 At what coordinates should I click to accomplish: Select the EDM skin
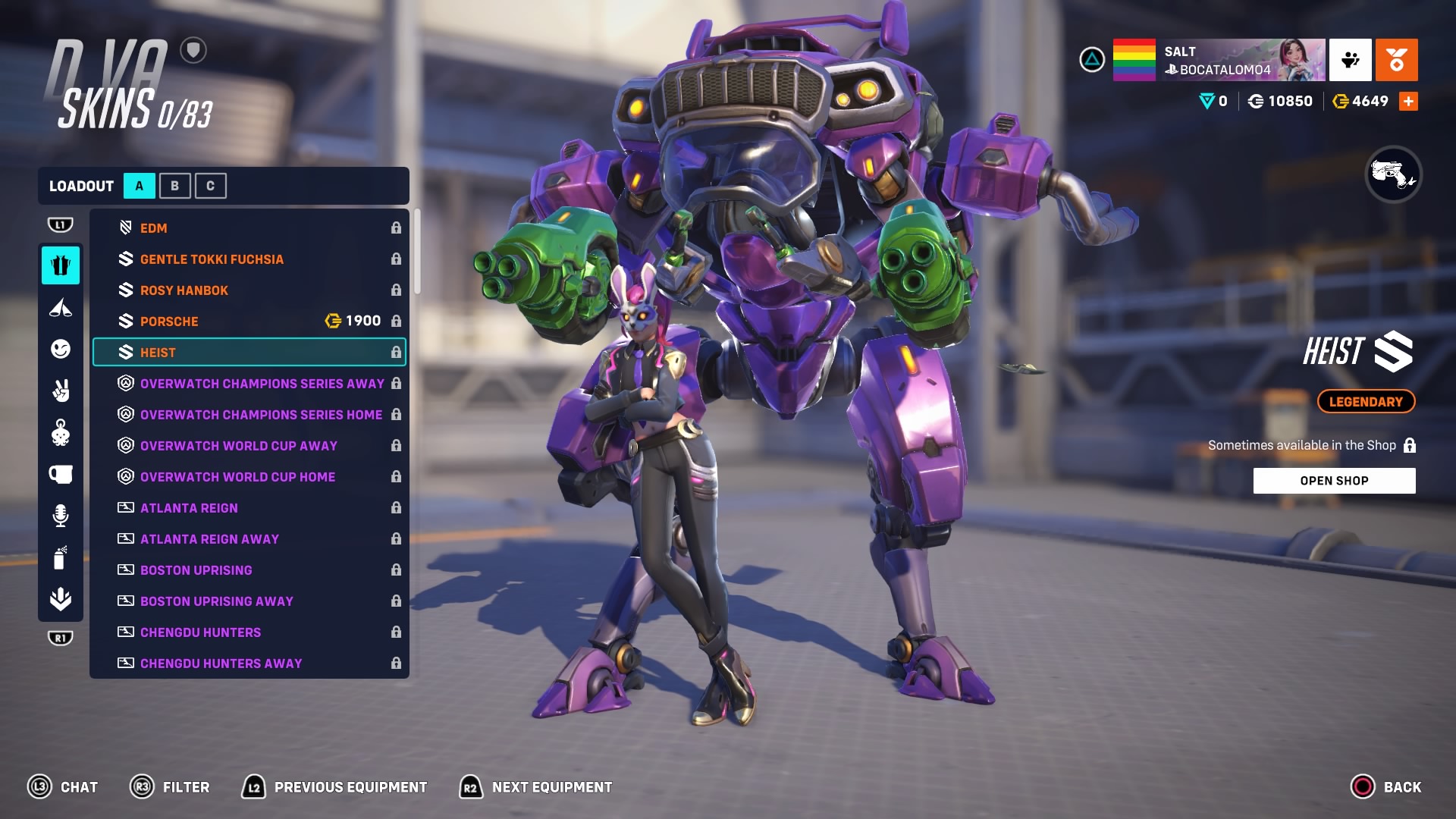[x=249, y=228]
